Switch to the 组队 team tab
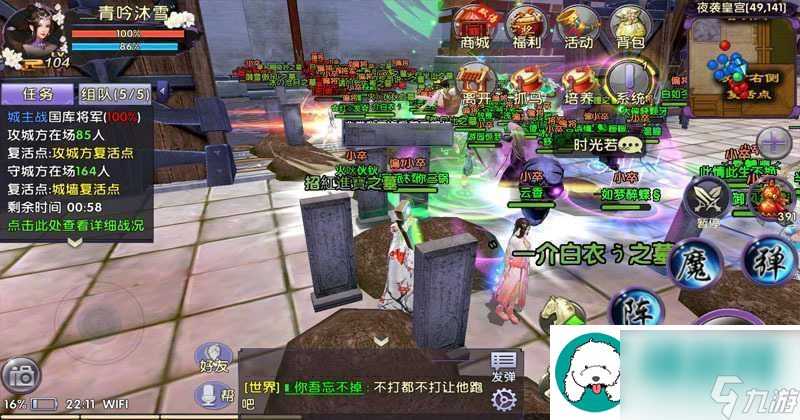 [x=114, y=94]
